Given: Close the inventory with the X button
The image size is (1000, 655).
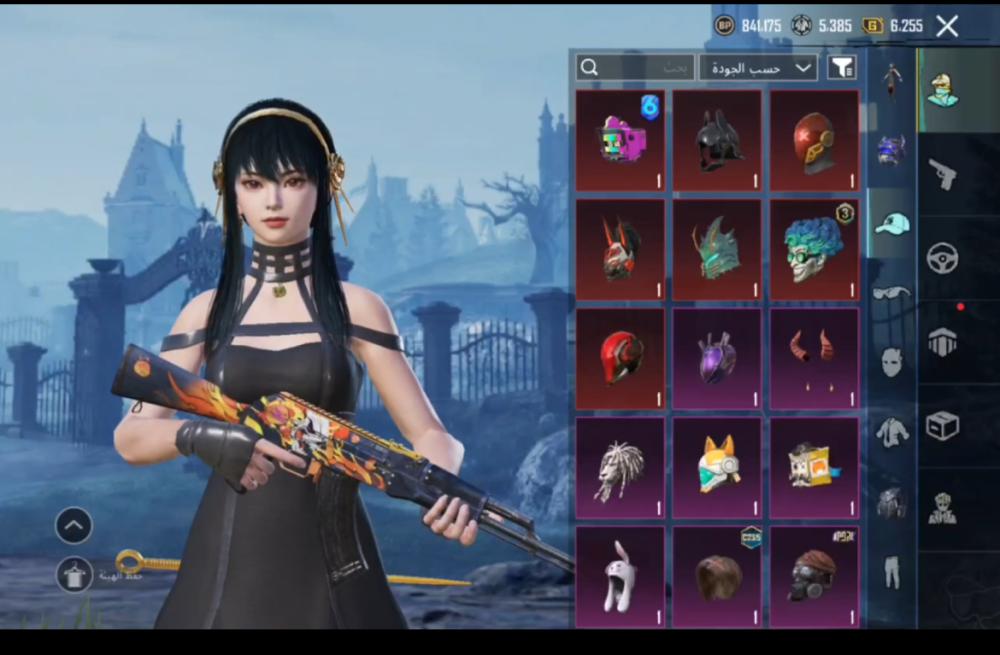Looking at the screenshot, I should tap(947, 26).
